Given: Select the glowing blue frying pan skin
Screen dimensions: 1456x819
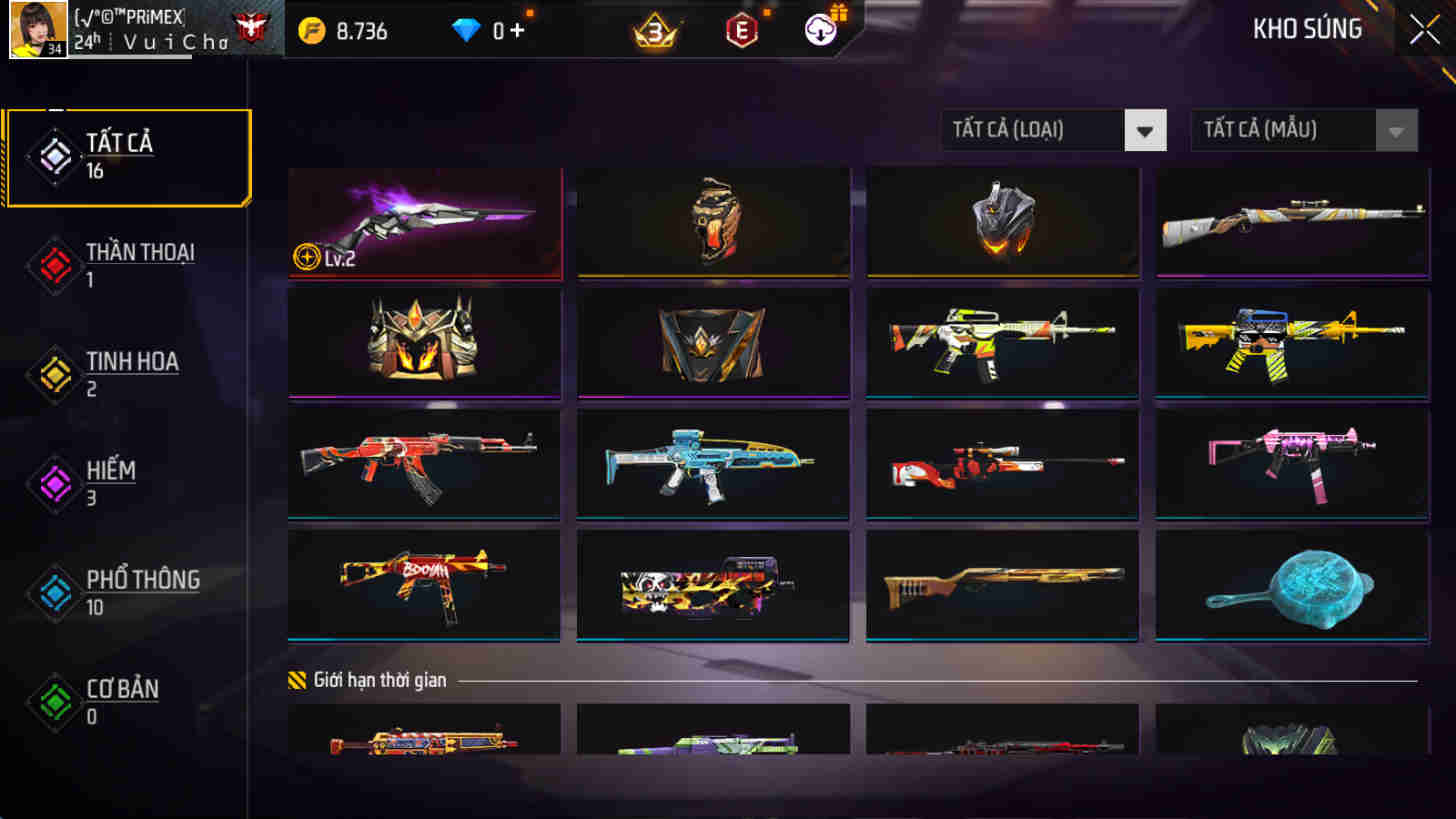Looking at the screenshot, I should (1291, 586).
